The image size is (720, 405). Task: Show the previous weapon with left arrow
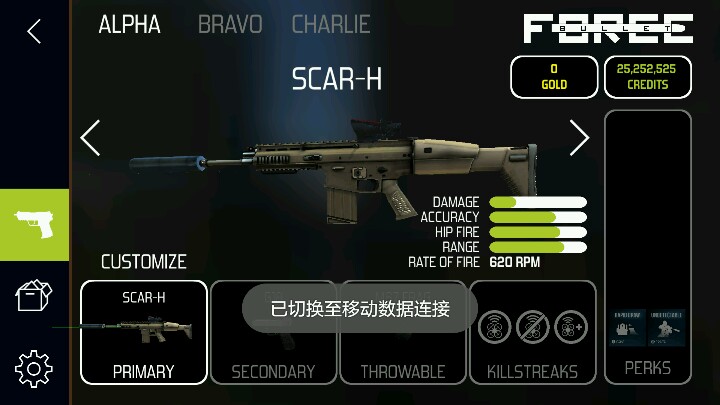coord(91,138)
